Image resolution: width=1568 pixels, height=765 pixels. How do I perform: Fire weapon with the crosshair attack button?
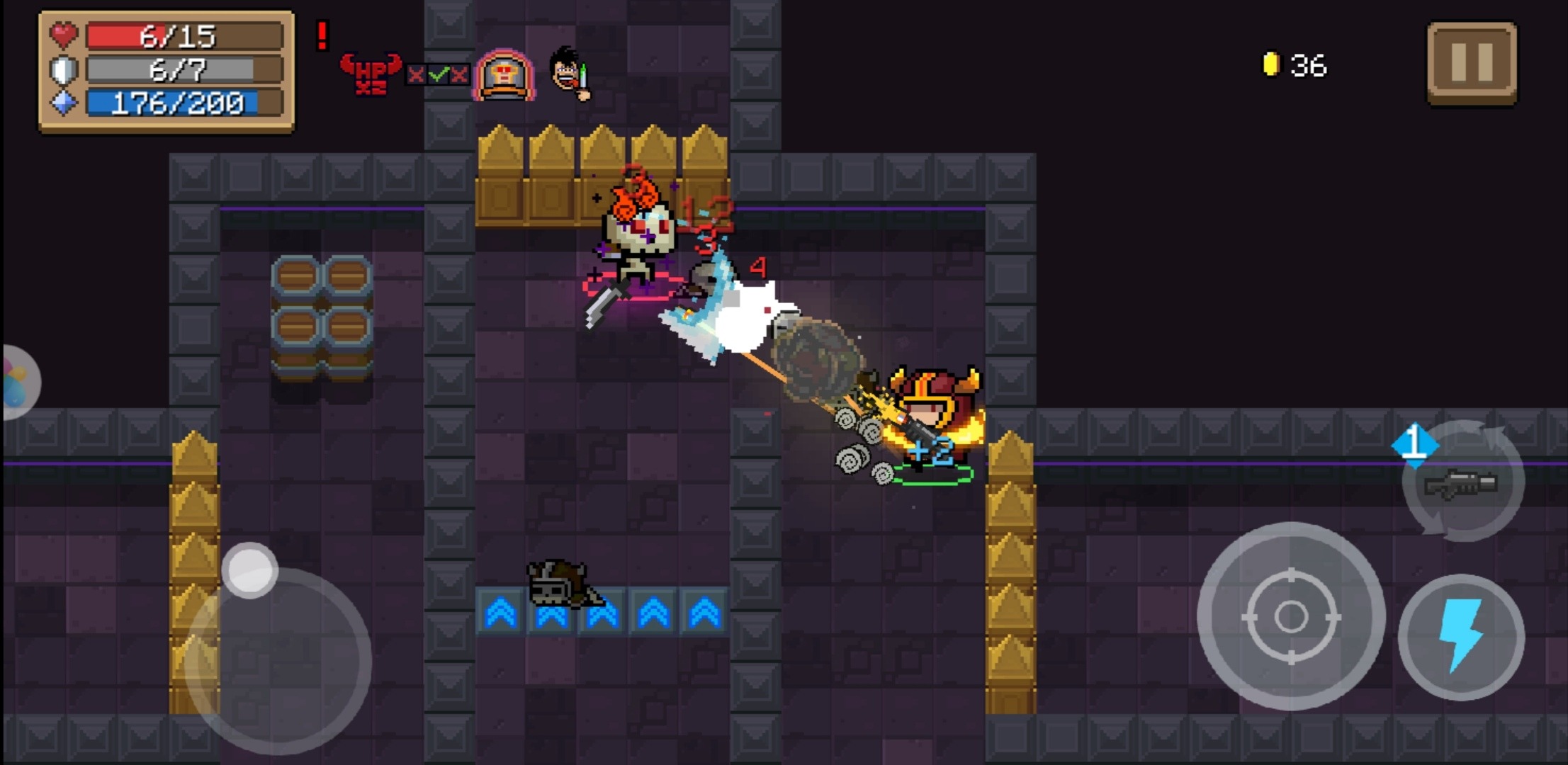(x=1291, y=616)
